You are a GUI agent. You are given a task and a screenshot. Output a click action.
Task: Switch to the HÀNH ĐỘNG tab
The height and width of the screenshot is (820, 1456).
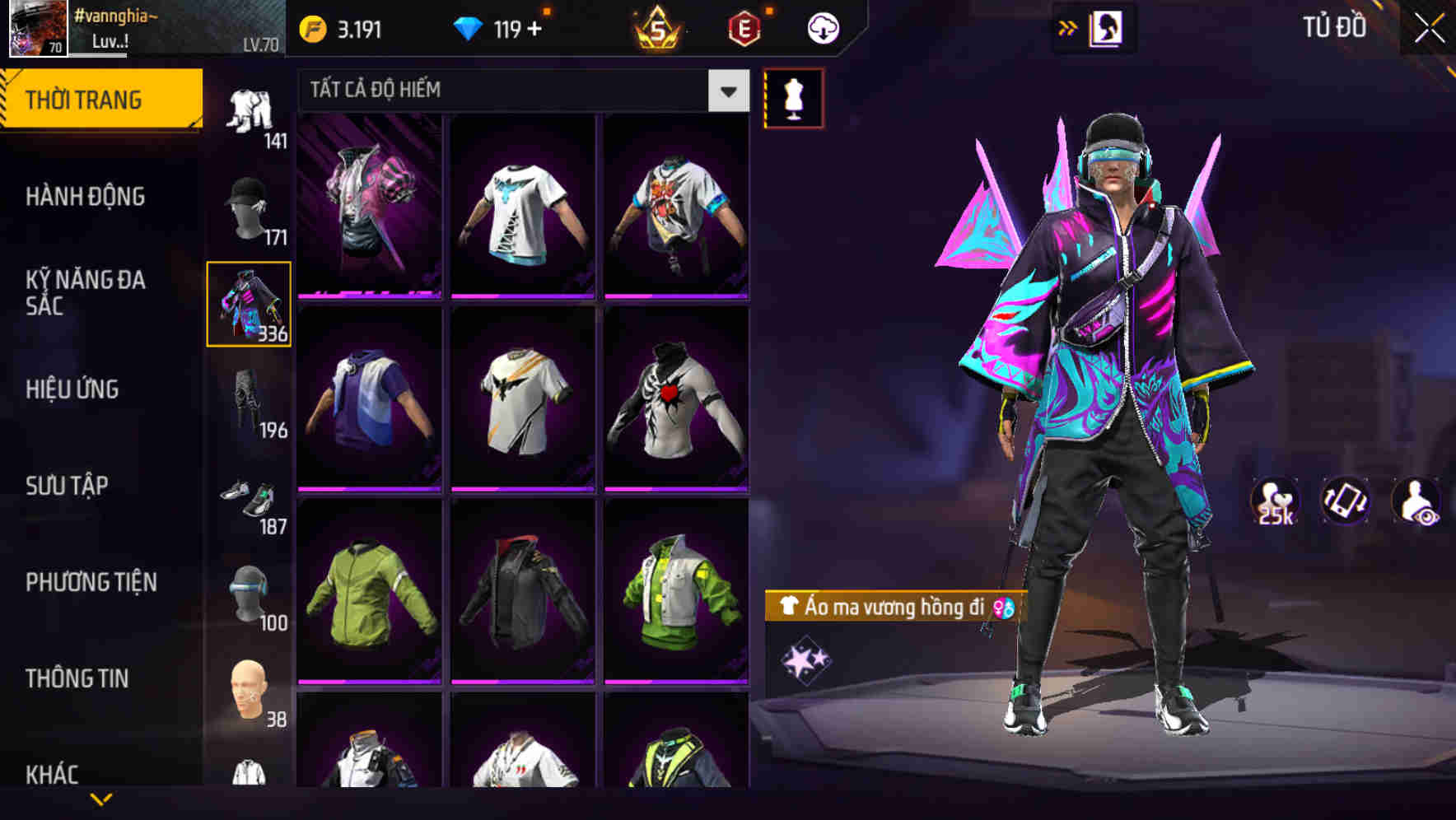tap(86, 197)
